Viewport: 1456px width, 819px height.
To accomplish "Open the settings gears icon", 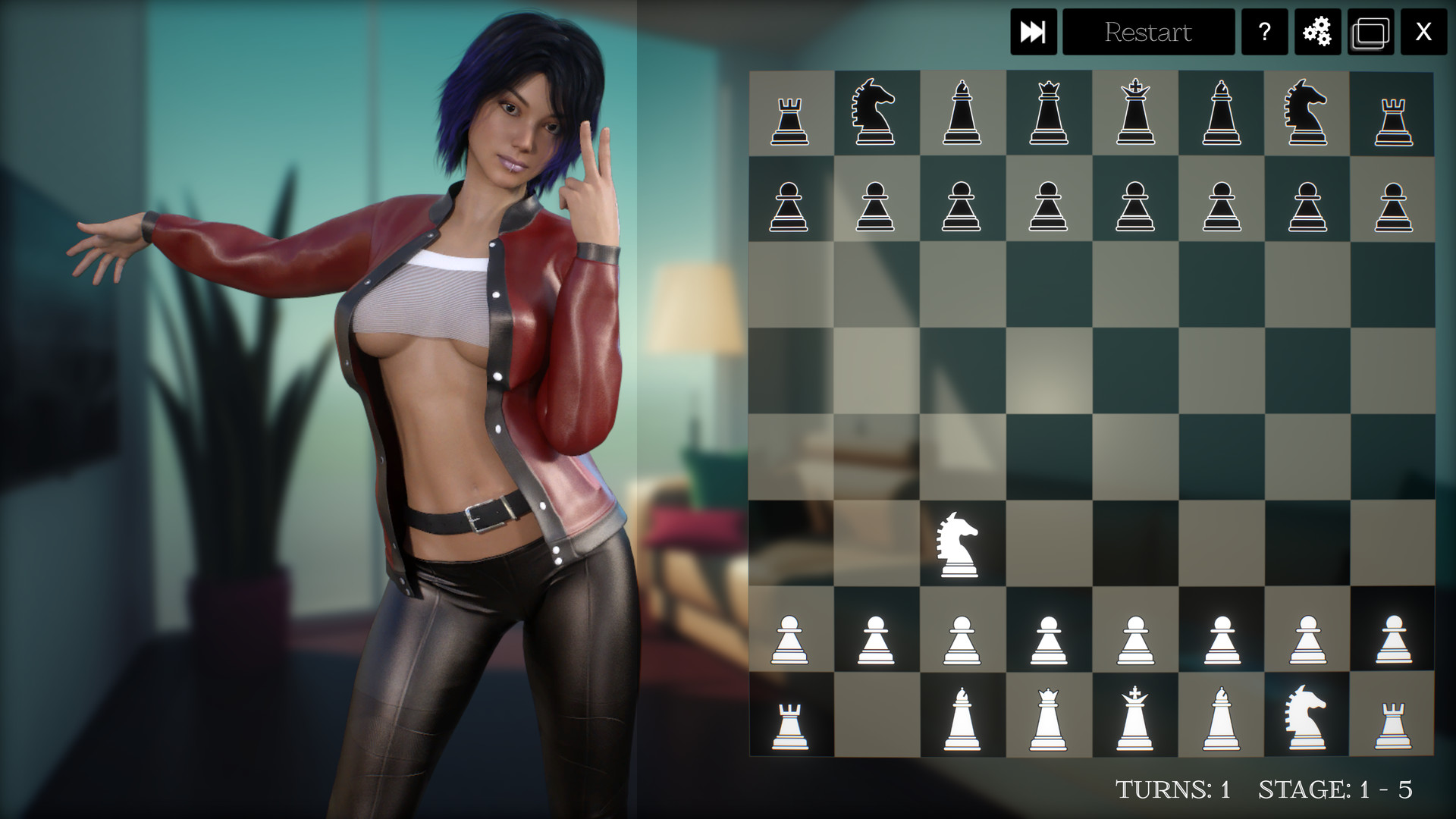I will click(x=1317, y=32).
